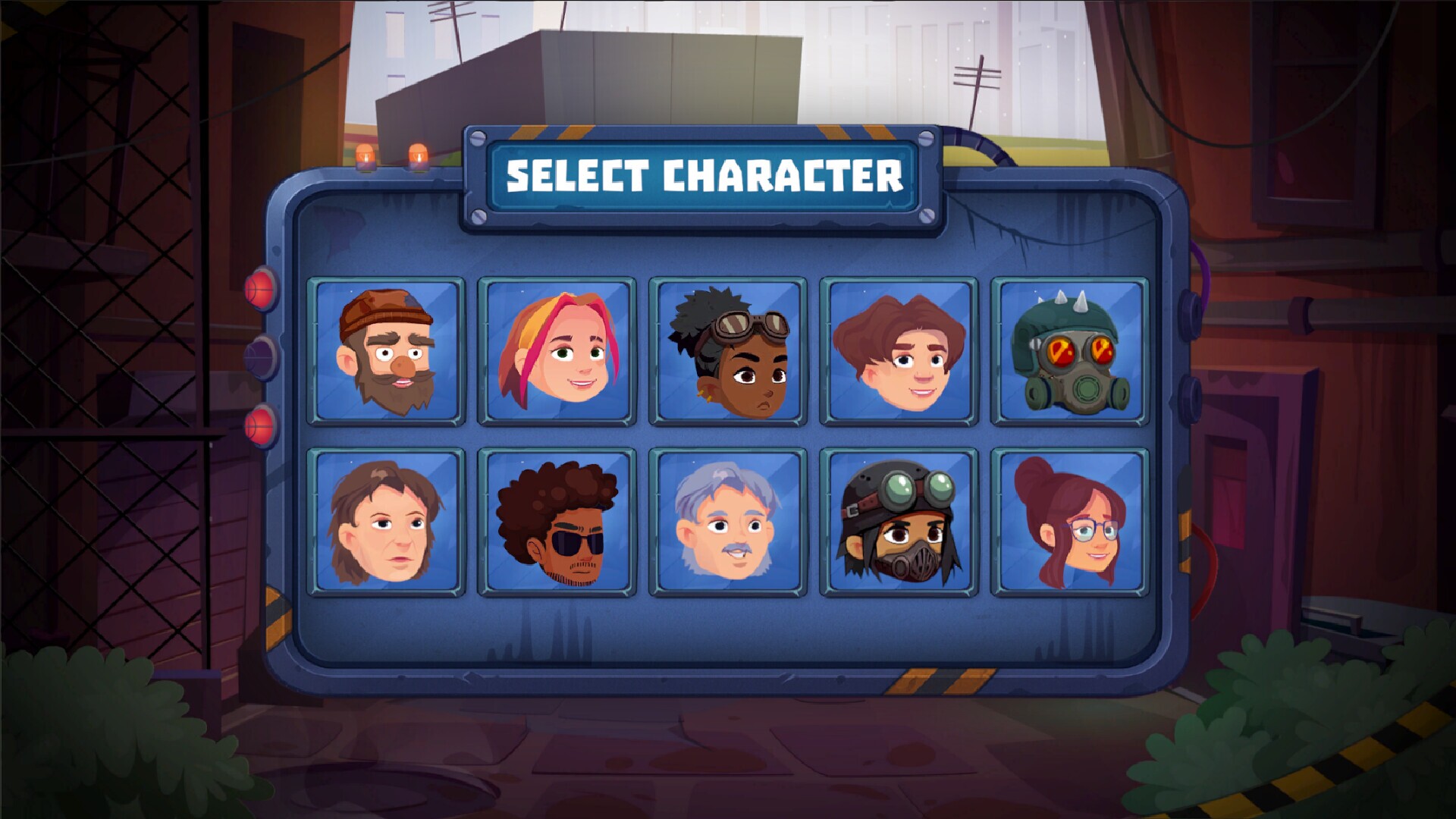Select the smiling brown-haired boy portrait
Image resolution: width=1456 pixels, height=819 pixels.
[x=899, y=351]
